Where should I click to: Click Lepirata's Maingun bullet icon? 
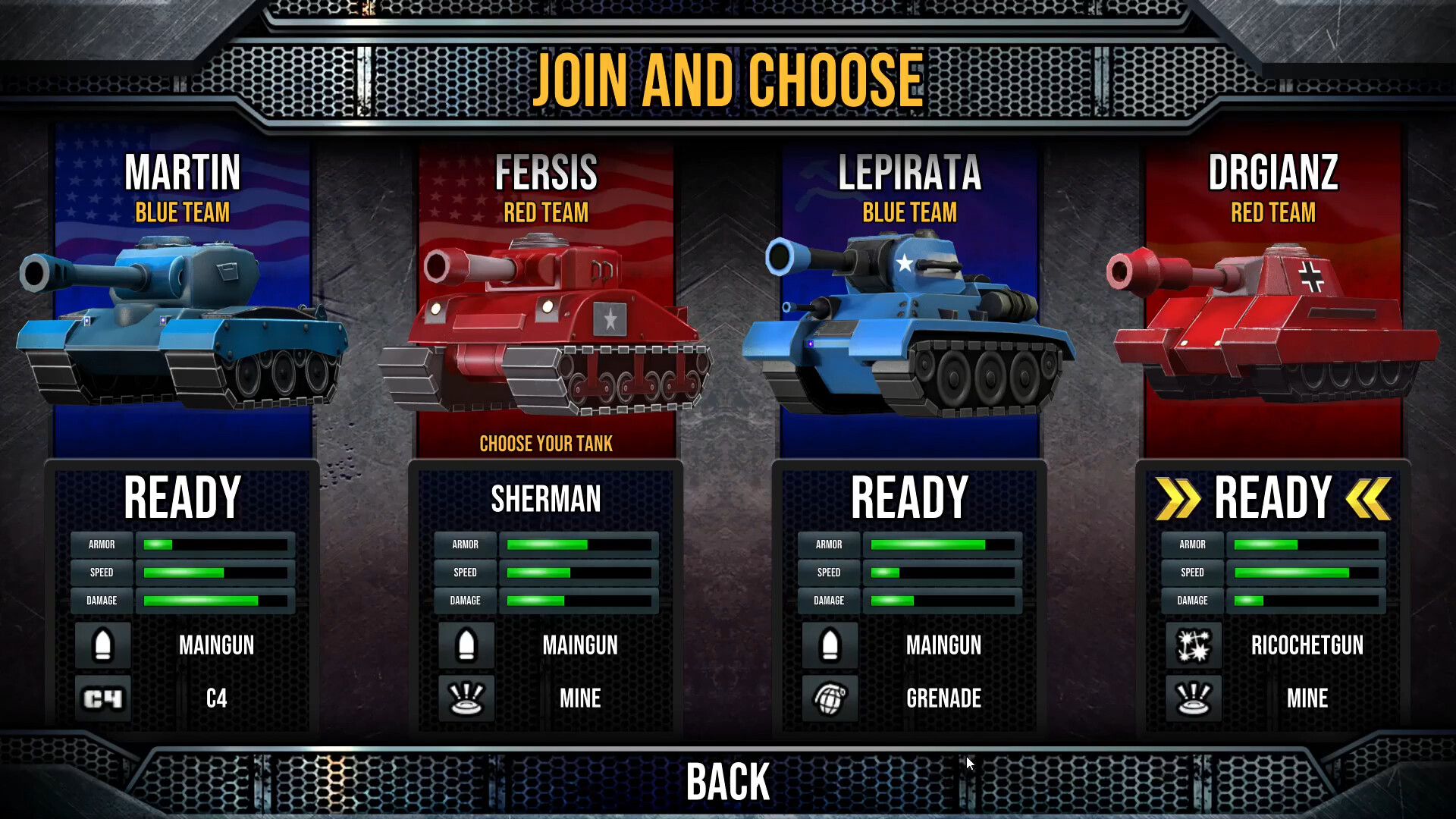click(829, 645)
